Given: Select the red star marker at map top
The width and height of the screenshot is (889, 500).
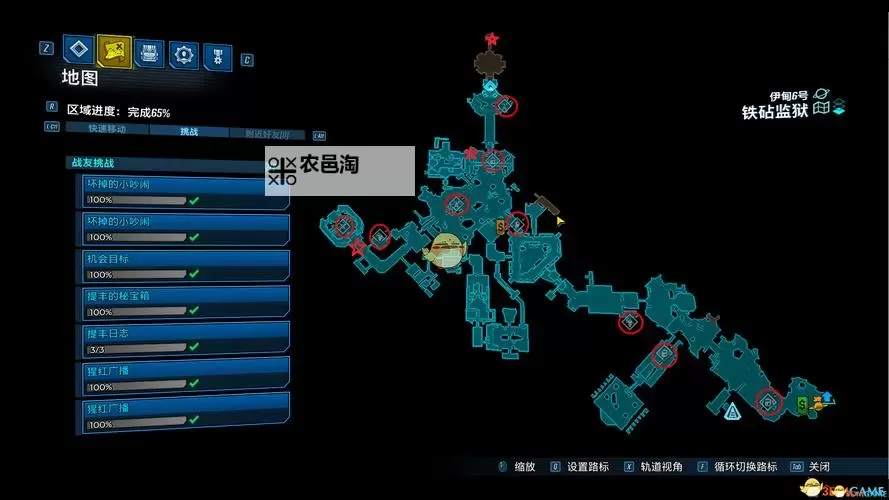Looking at the screenshot, I should (x=492, y=39).
